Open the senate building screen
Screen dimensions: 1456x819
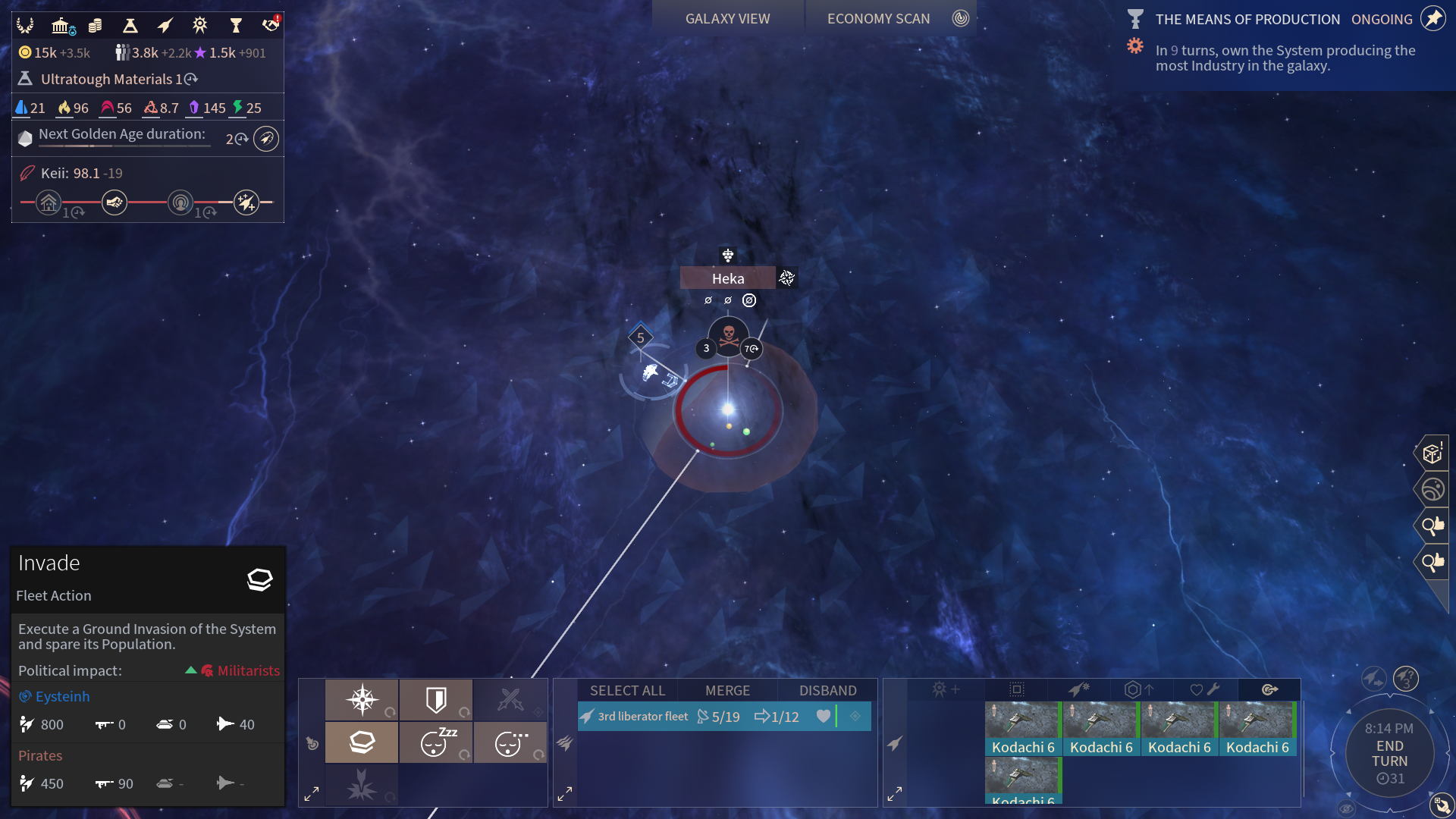coord(61,26)
